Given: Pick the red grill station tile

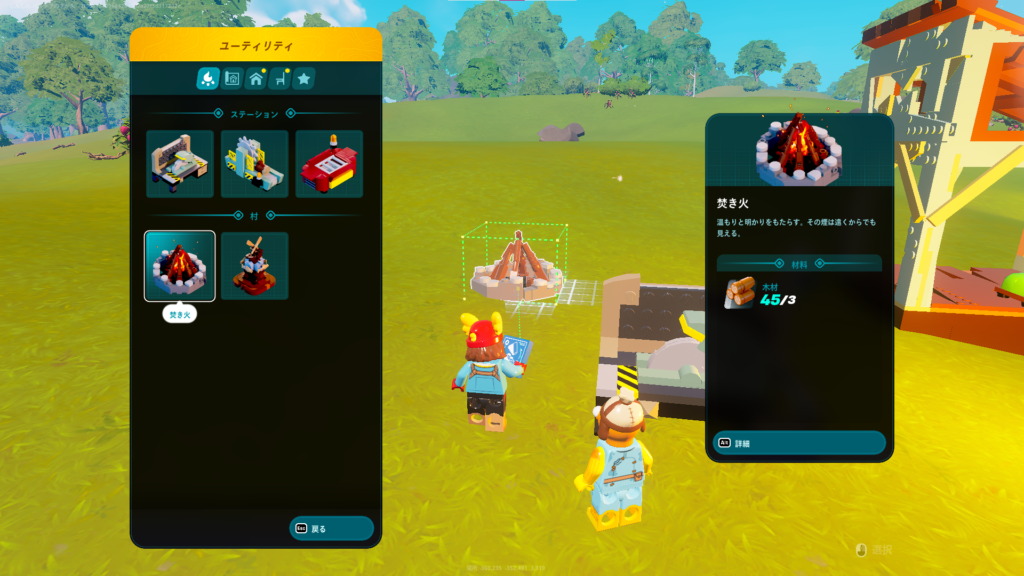Looking at the screenshot, I should pyautogui.click(x=329, y=164).
